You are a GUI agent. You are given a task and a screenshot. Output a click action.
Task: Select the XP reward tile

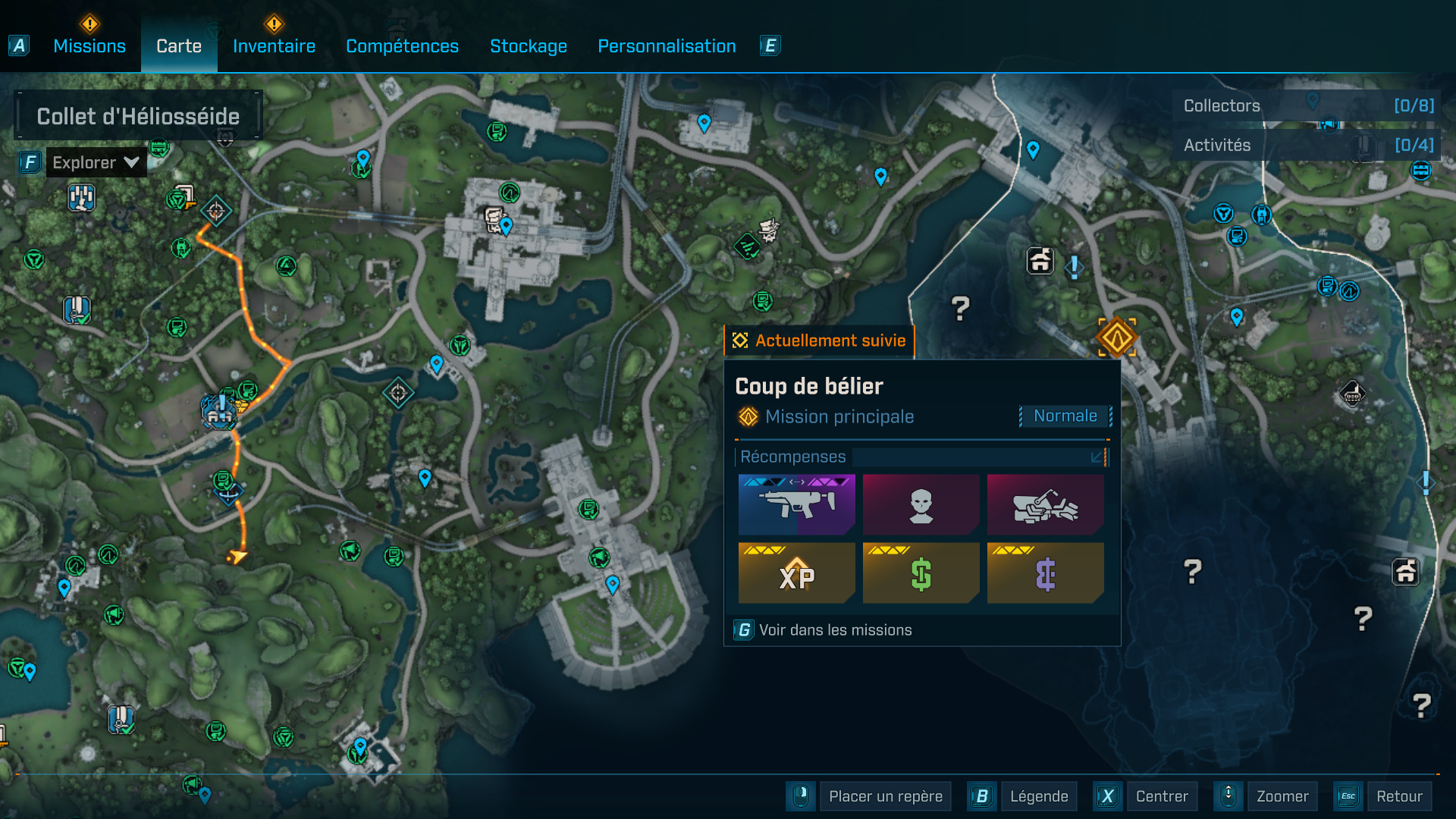pyautogui.click(x=796, y=573)
